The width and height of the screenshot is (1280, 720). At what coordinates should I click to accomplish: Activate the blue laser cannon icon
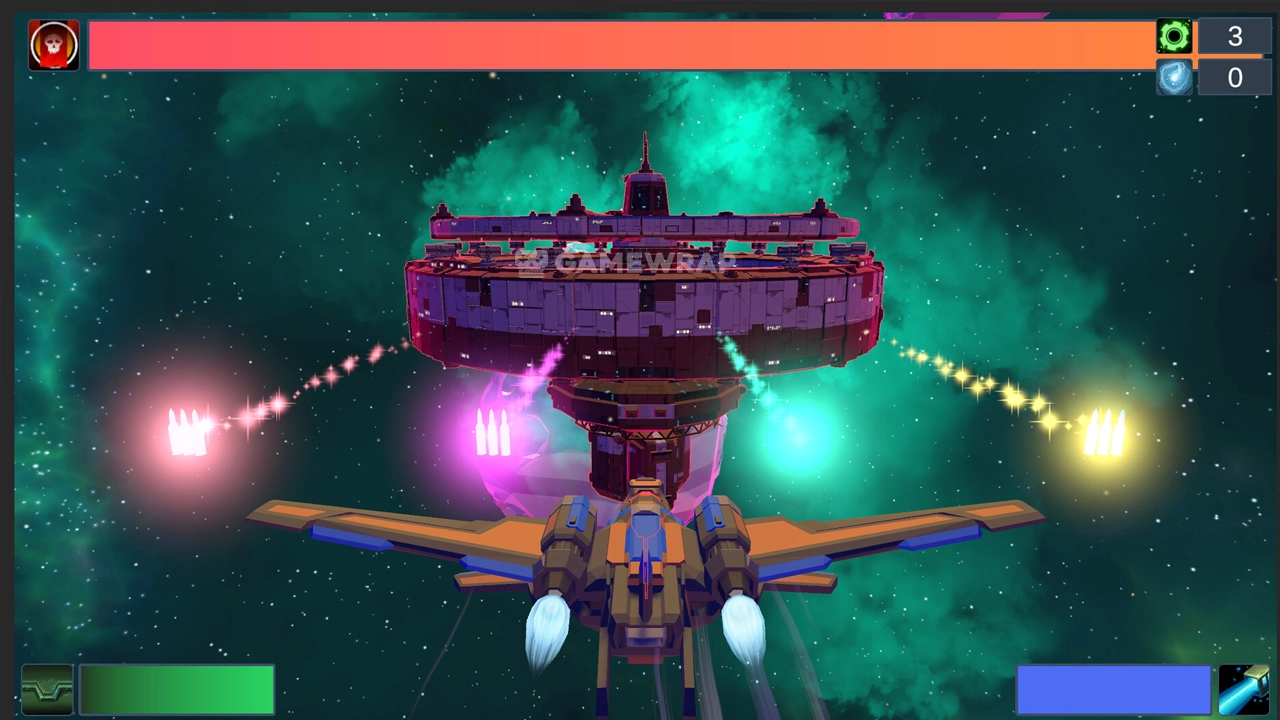(x=1243, y=690)
